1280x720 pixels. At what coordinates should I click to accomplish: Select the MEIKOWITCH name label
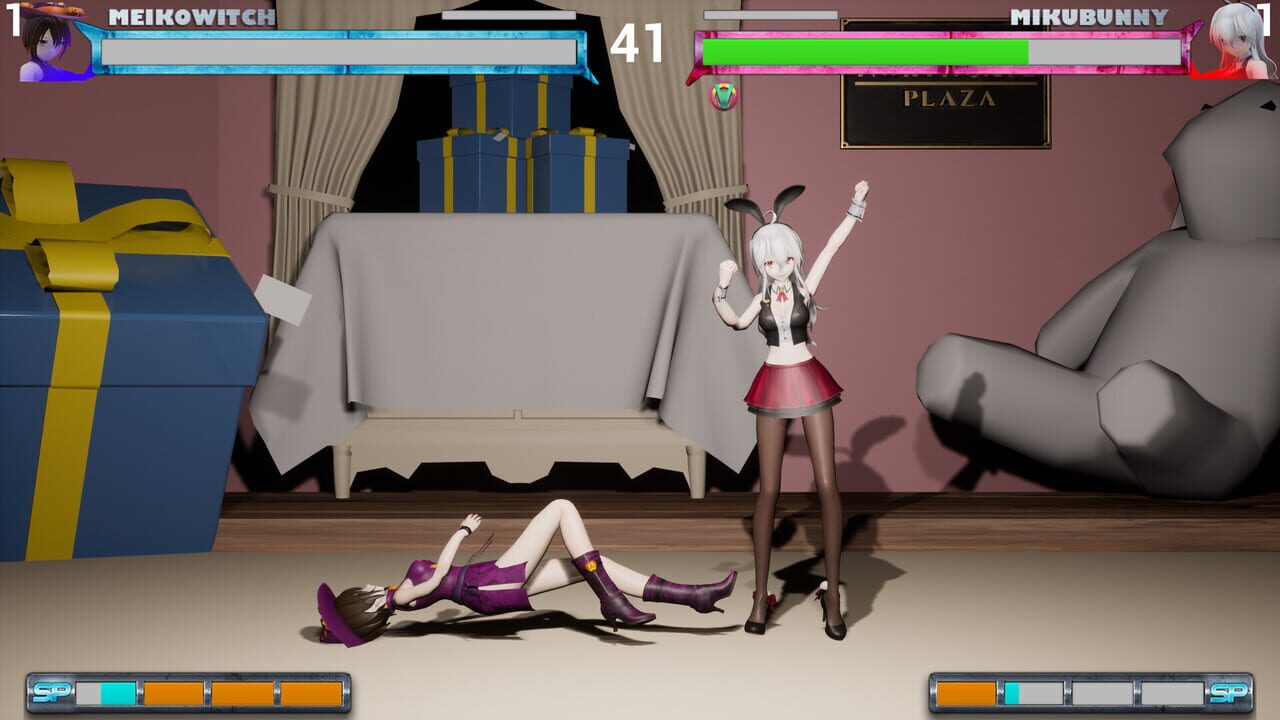click(x=190, y=17)
